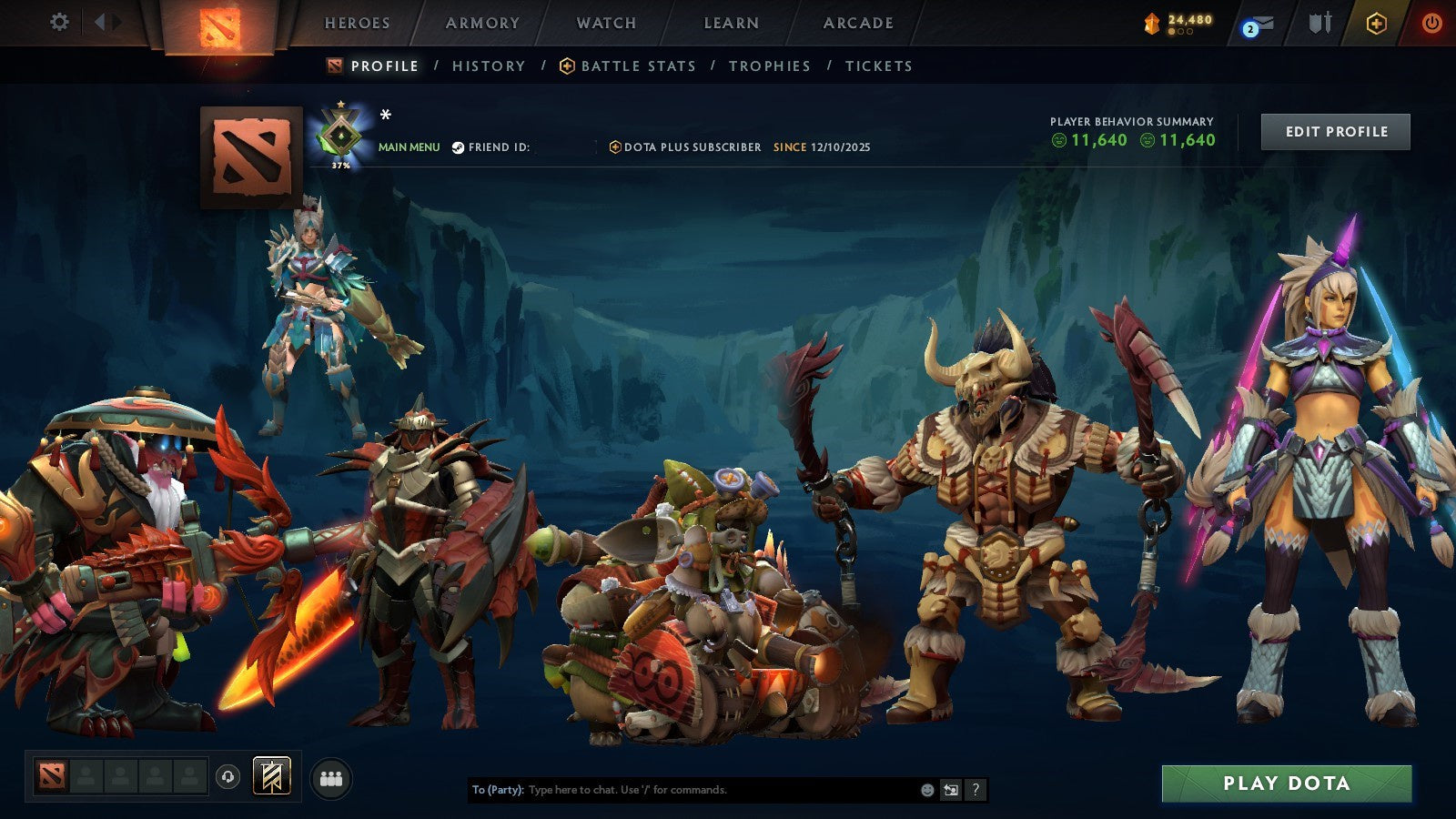Switch to the HISTORY tab
The height and width of the screenshot is (819, 1456).
[489, 66]
